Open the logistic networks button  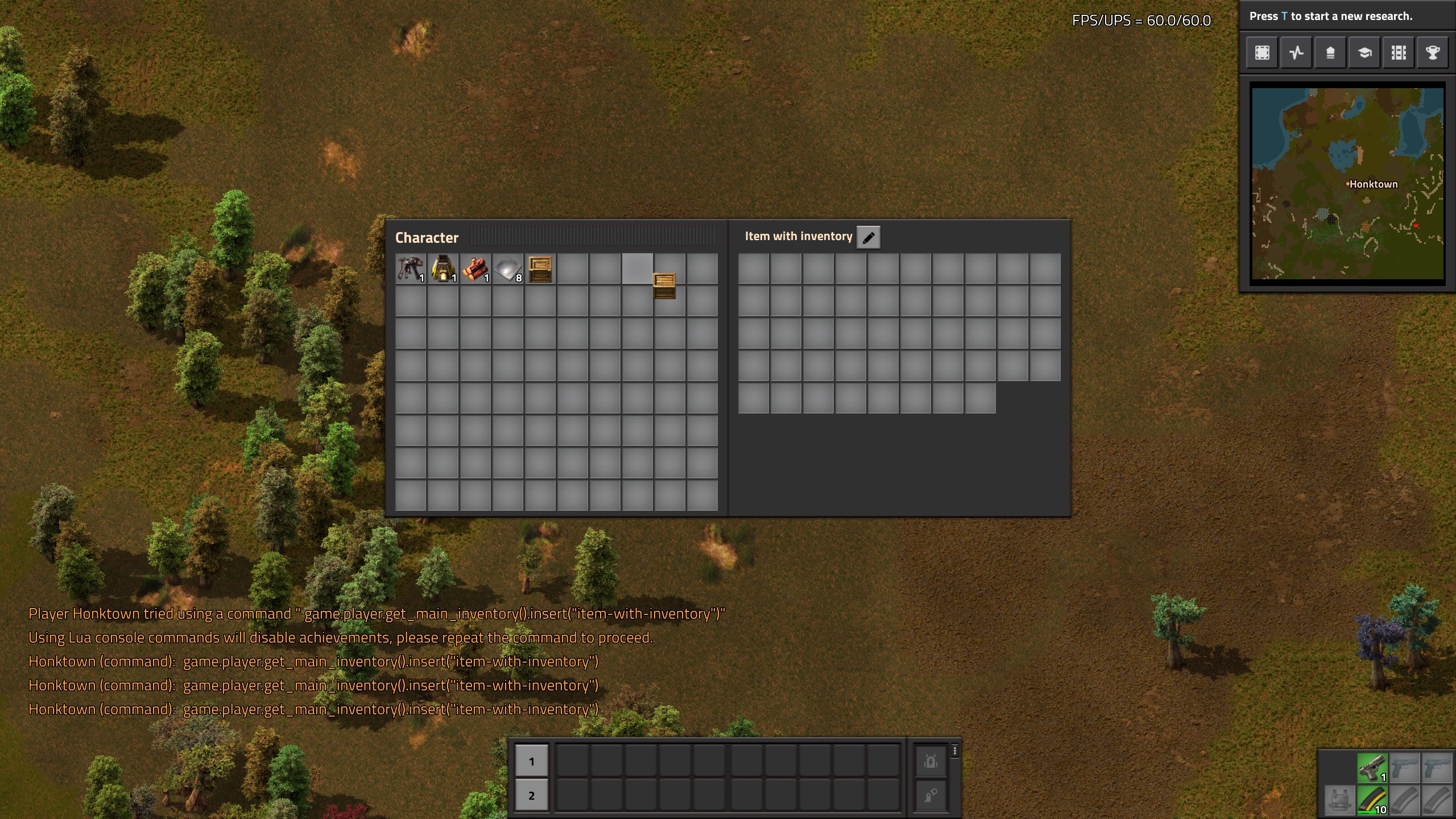[x=1330, y=53]
